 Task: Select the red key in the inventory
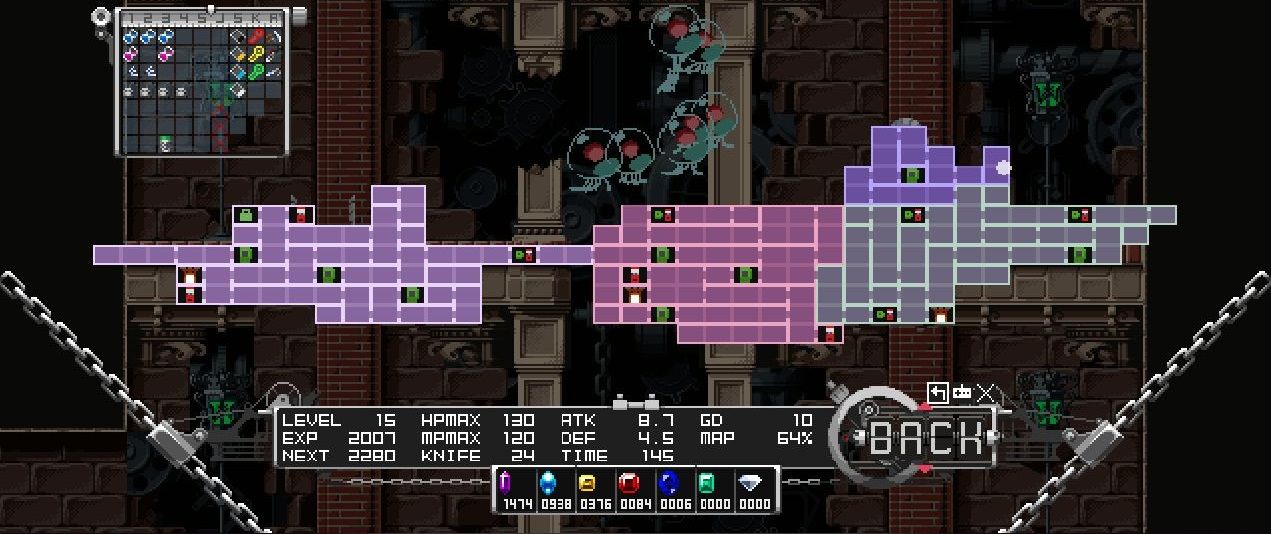(x=256, y=37)
